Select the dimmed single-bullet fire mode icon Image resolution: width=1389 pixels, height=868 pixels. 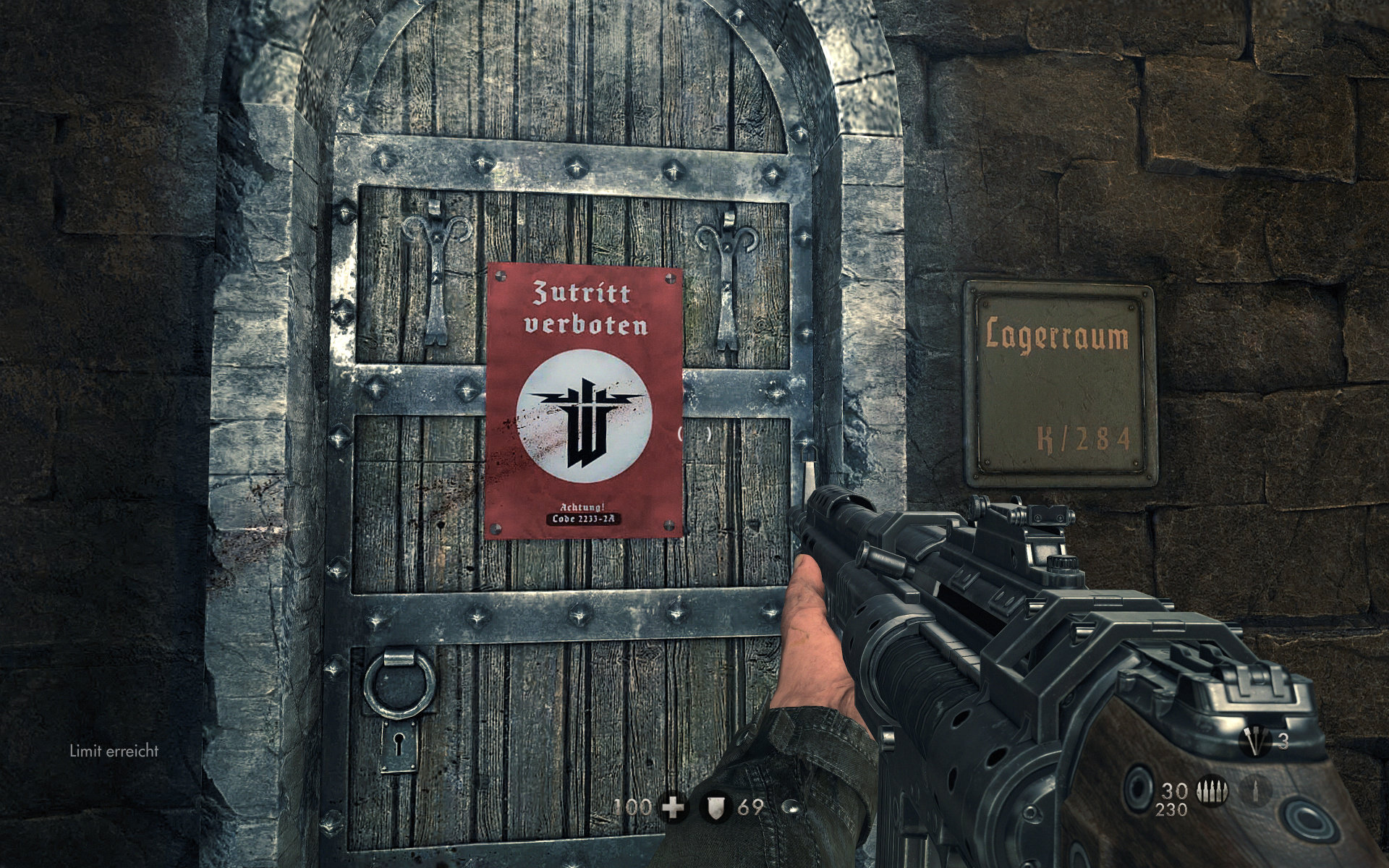click(1257, 791)
